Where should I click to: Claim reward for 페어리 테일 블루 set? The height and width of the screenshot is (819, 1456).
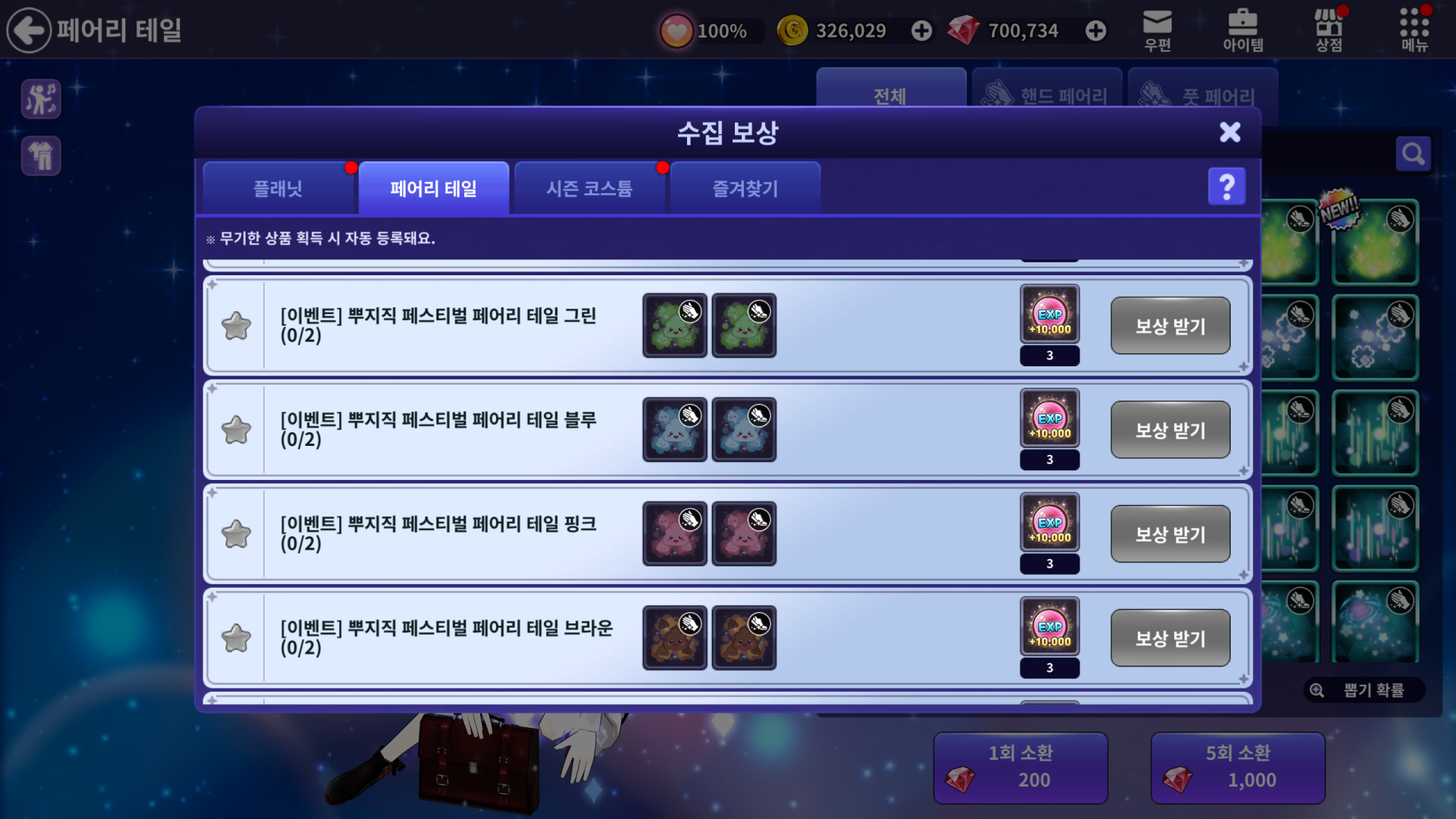pyautogui.click(x=1169, y=430)
